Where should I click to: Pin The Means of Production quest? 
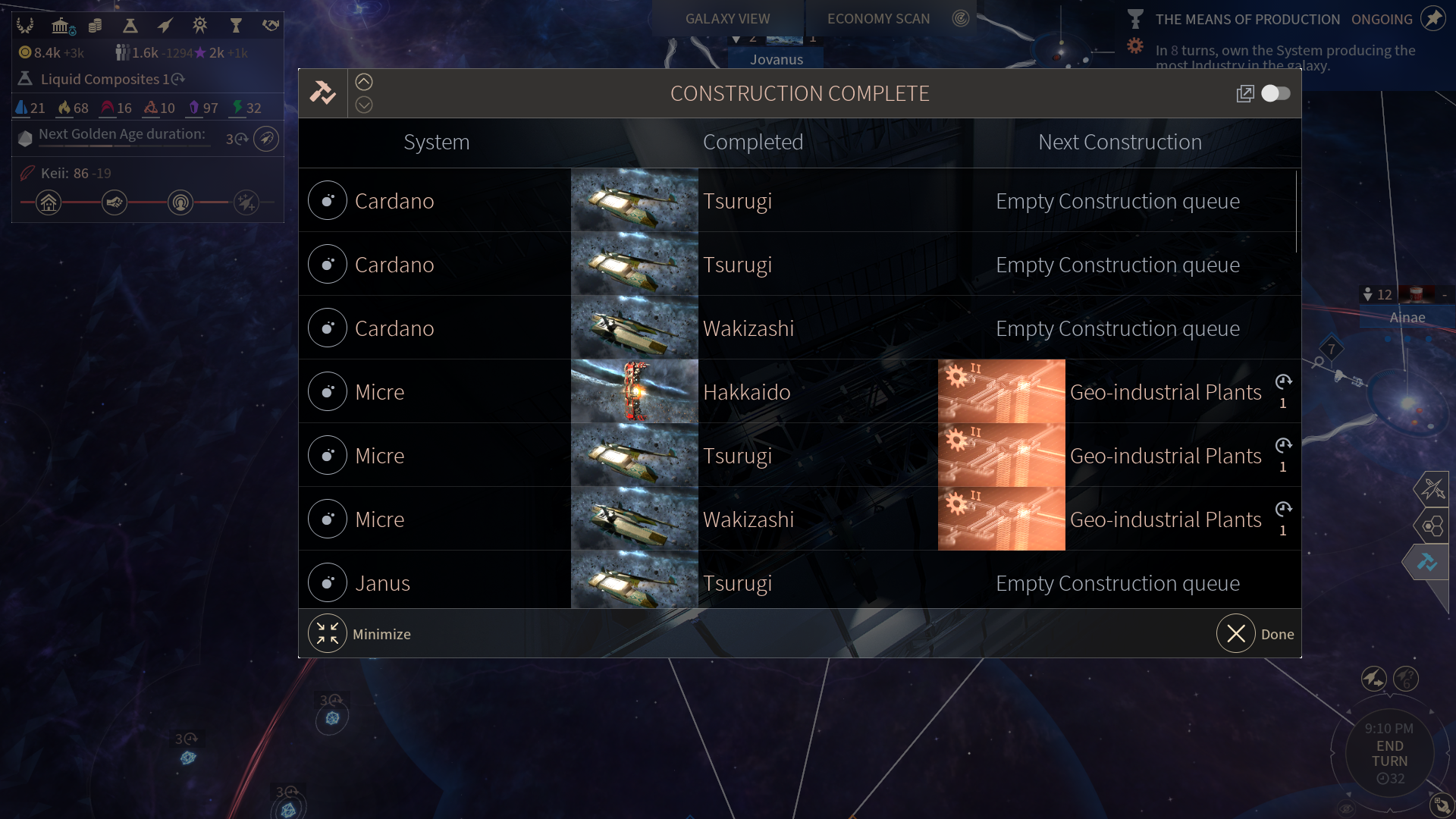[1432, 18]
